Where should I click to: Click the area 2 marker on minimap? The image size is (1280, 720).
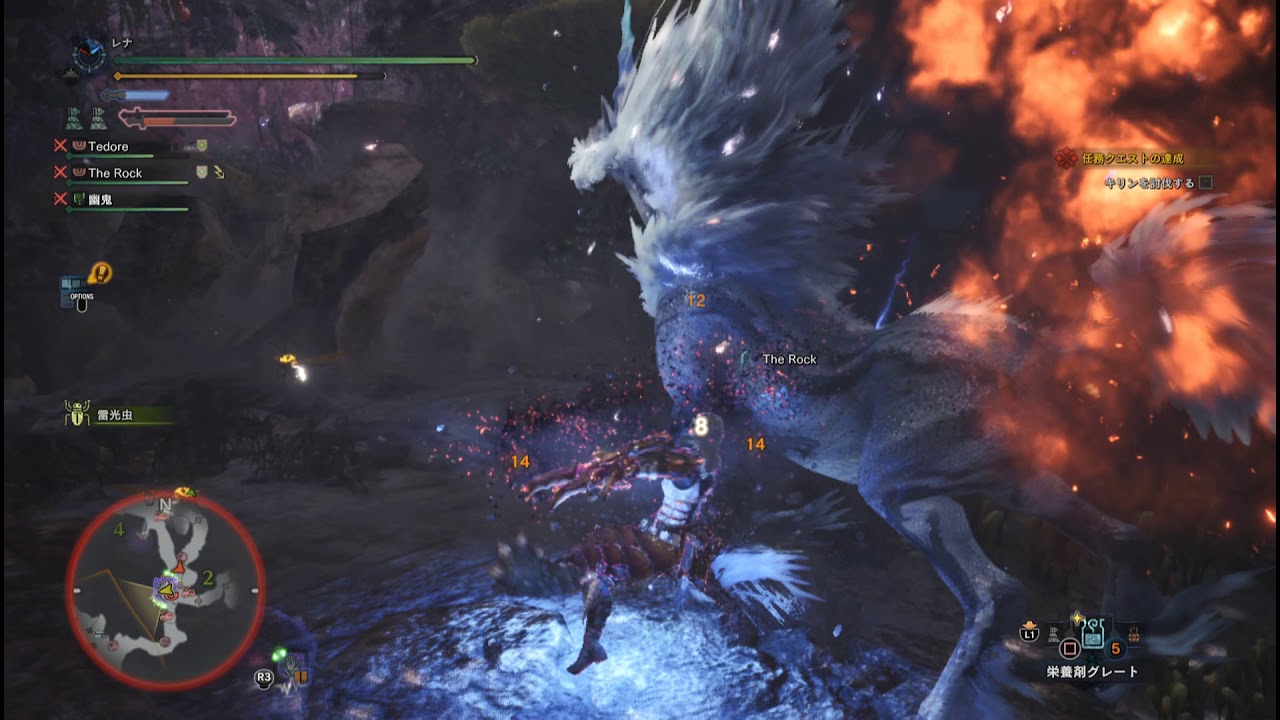tap(208, 577)
